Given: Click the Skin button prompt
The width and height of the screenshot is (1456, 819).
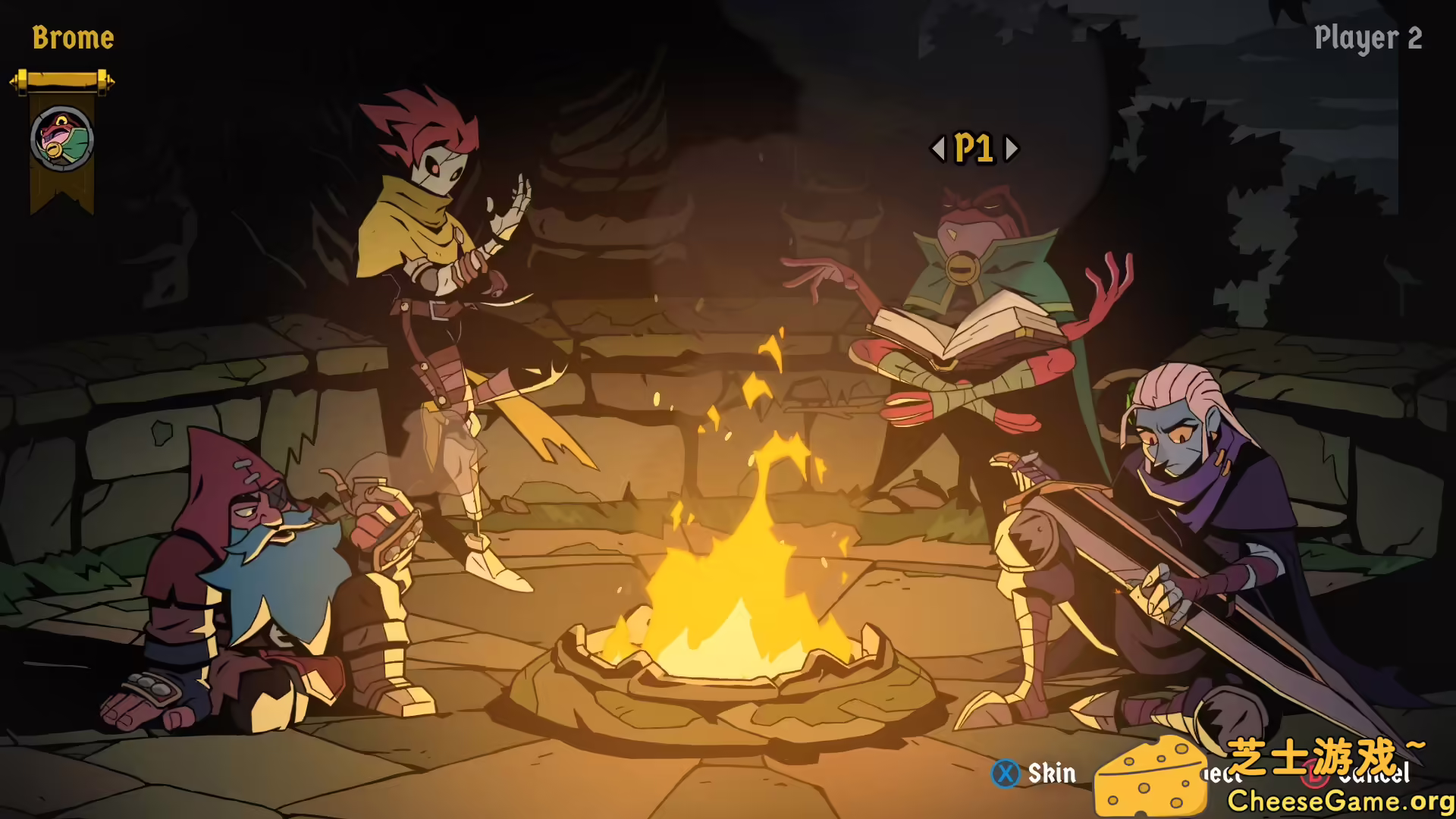Looking at the screenshot, I should (1053, 773).
